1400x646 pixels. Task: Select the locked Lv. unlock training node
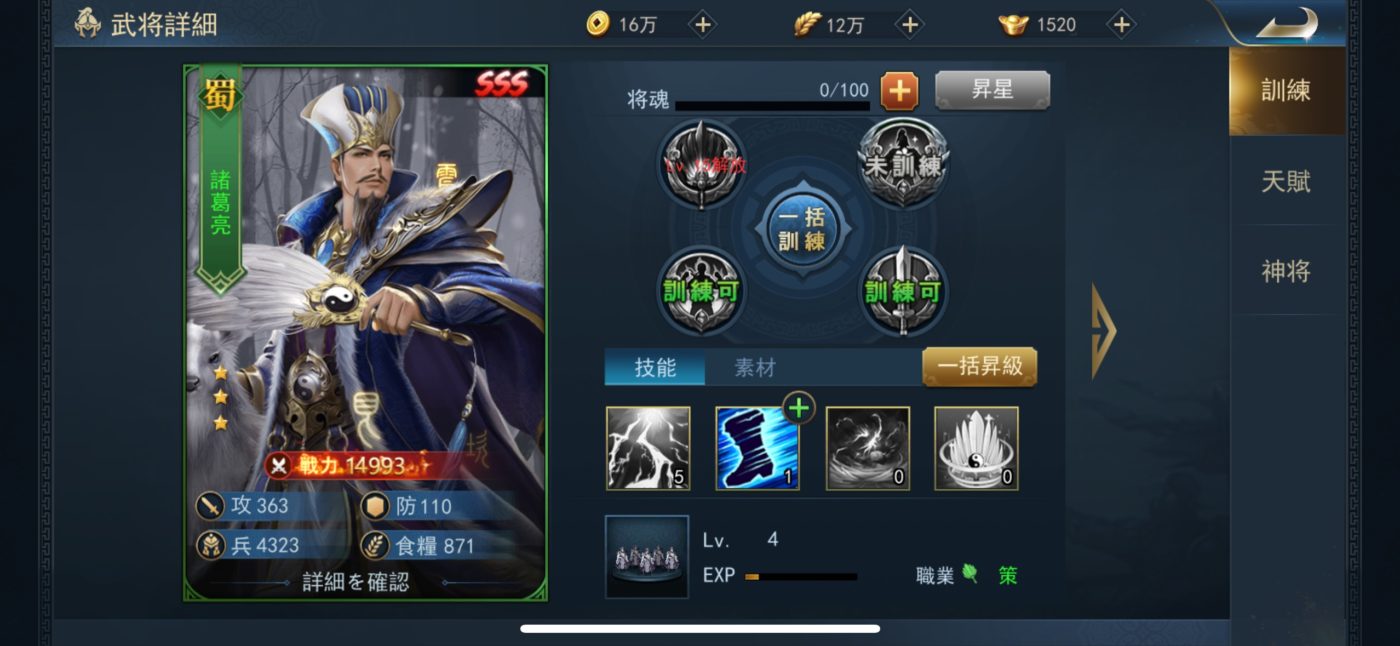702,164
